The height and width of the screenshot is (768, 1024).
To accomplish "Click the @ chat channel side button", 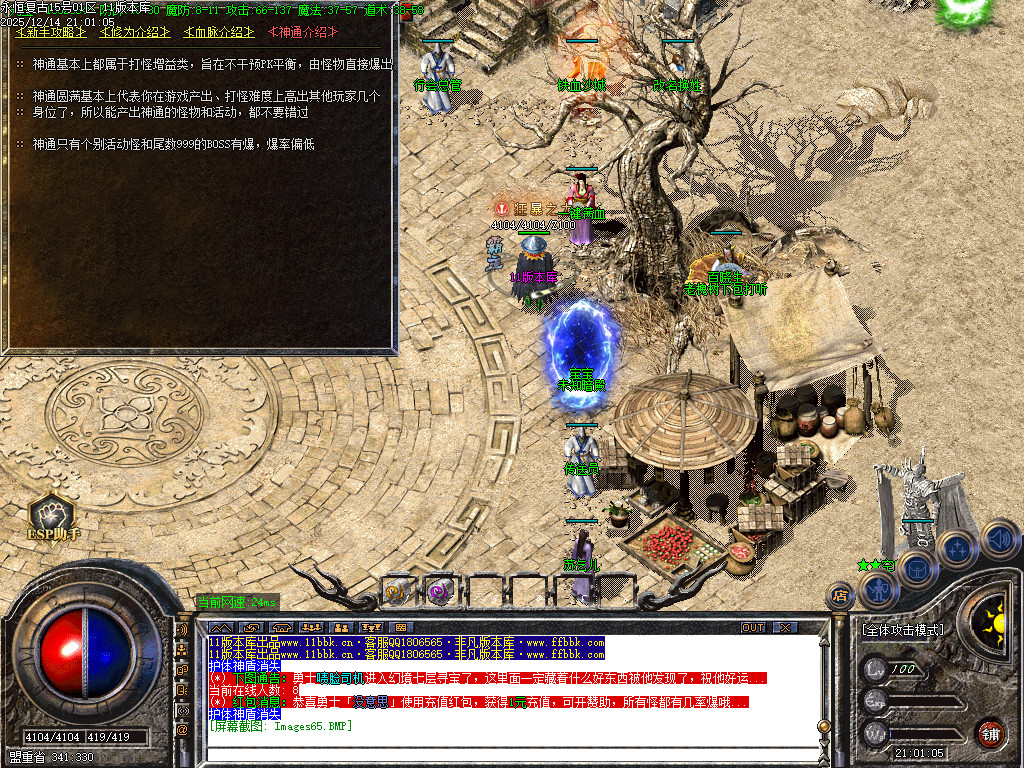I will (182, 729).
